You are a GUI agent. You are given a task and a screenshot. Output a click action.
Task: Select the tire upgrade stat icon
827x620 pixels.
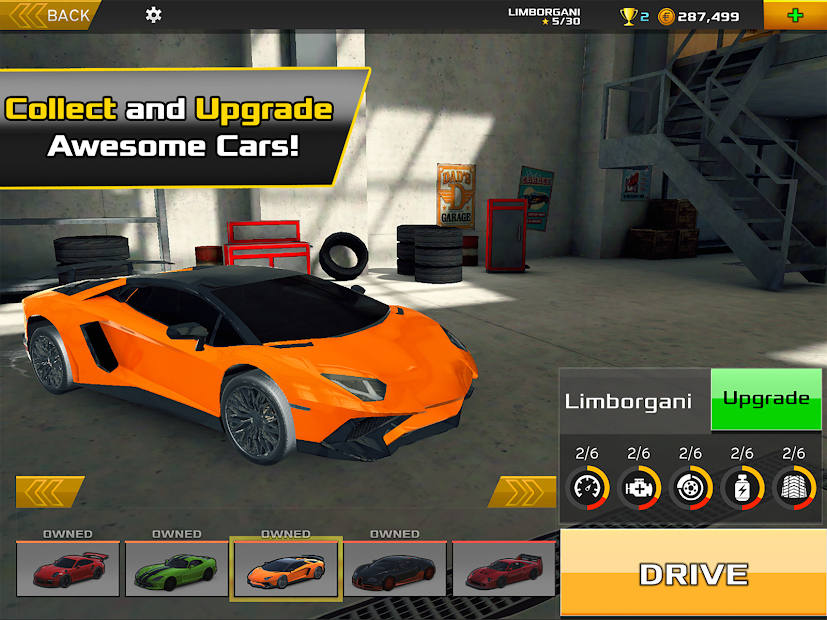pyautogui.click(x=794, y=487)
